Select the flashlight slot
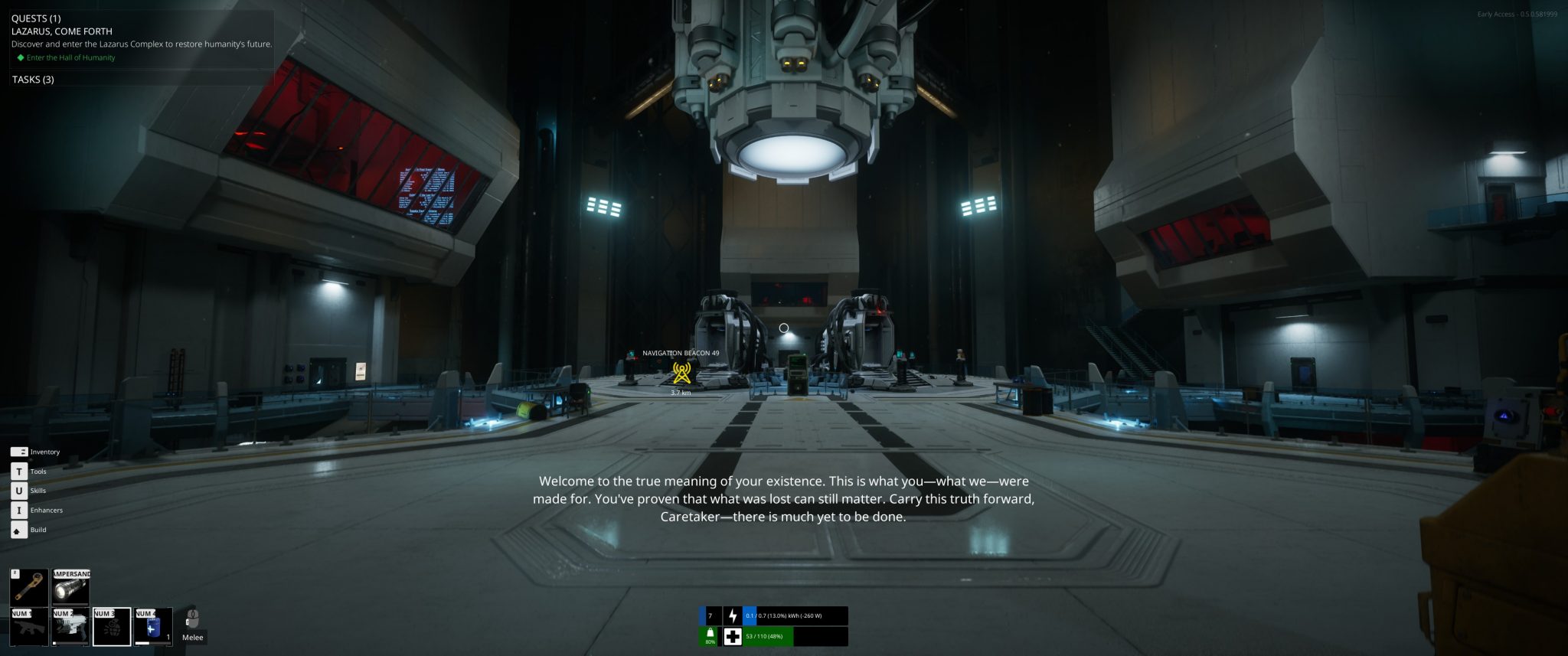This screenshot has width=1568, height=656. click(x=70, y=587)
